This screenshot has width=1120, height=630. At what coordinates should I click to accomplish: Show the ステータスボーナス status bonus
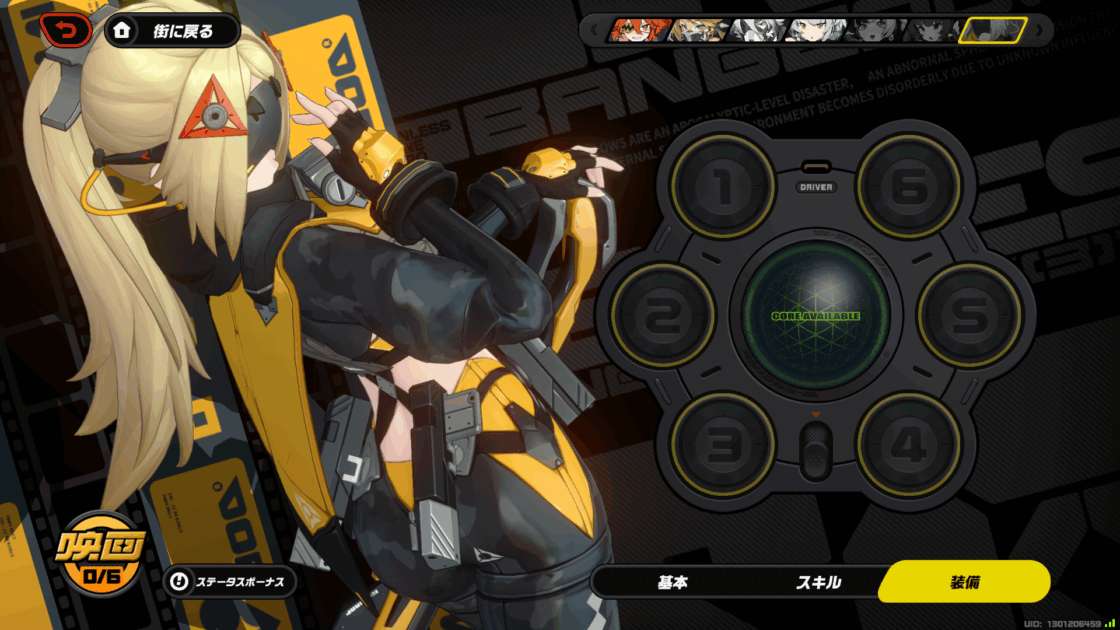click(x=230, y=581)
